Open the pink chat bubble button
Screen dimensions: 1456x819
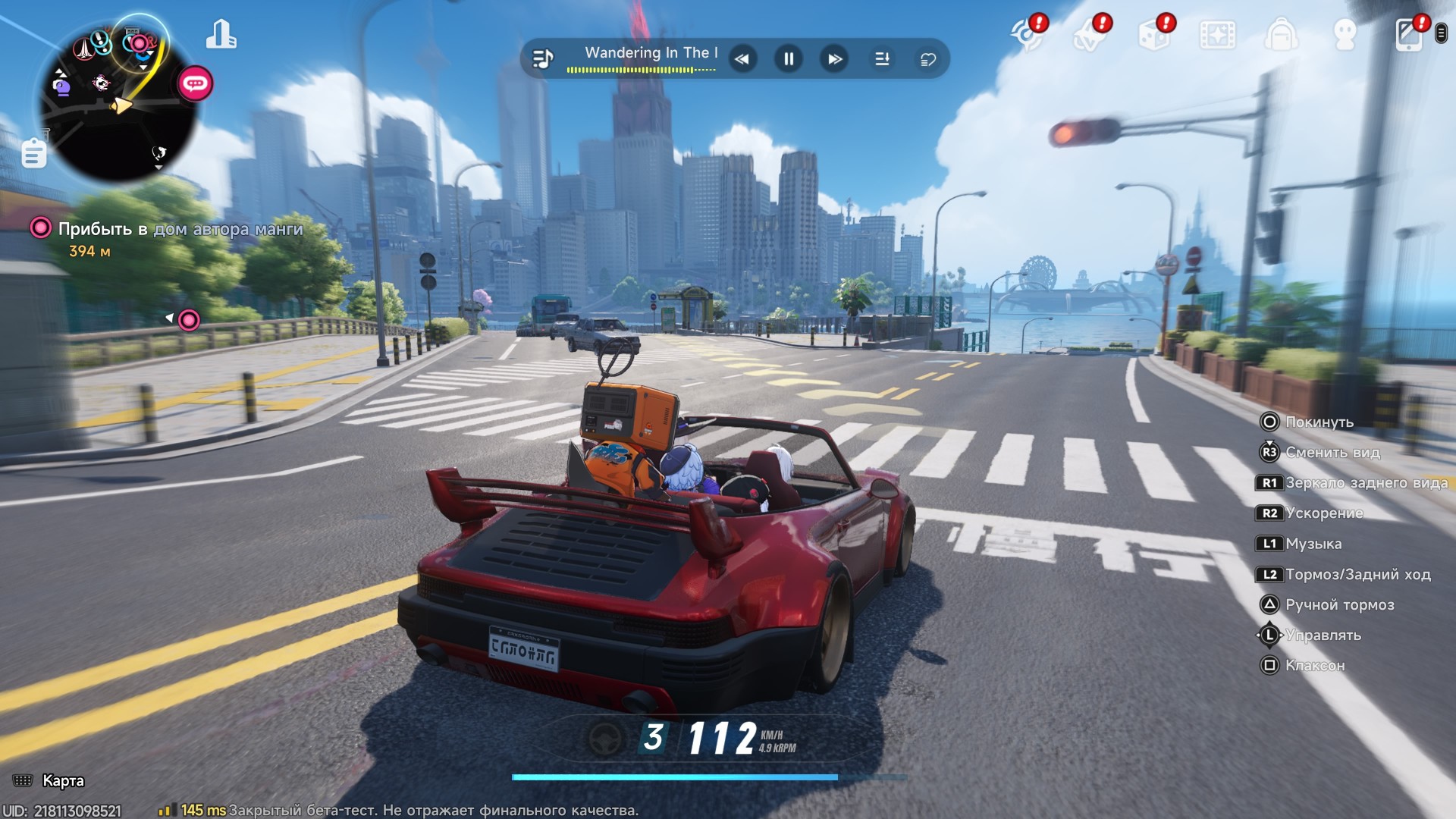[195, 83]
